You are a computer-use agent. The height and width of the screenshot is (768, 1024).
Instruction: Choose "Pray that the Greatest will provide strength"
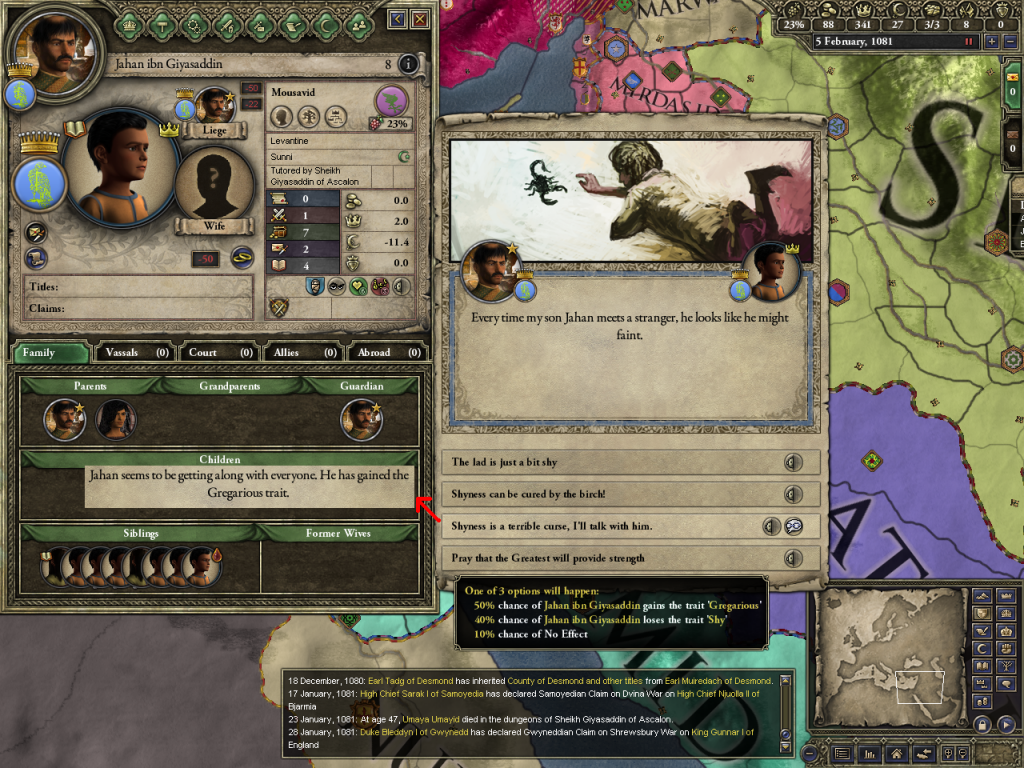coord(630,558)
